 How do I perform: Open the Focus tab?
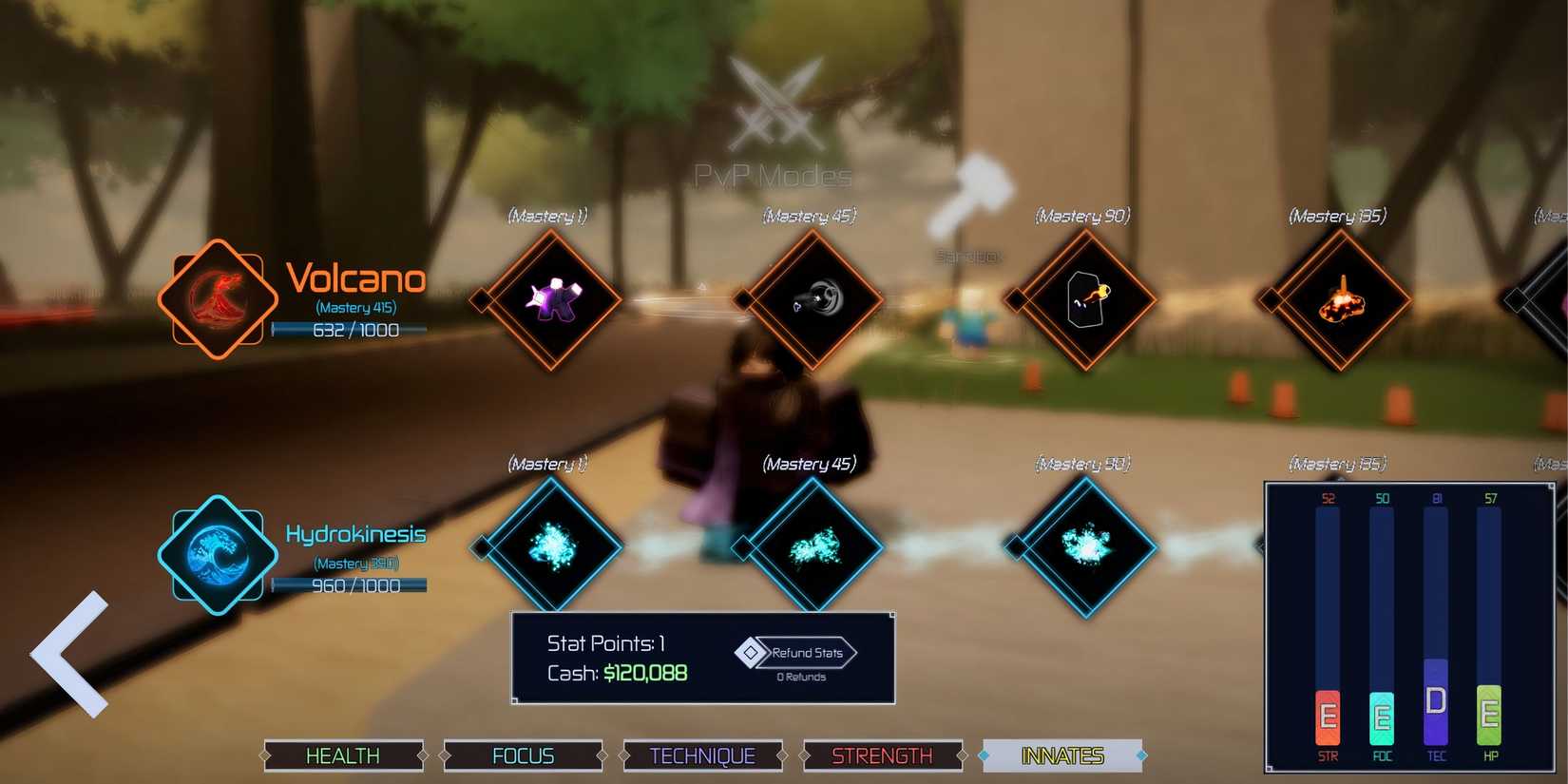click(x=523, y=755)
